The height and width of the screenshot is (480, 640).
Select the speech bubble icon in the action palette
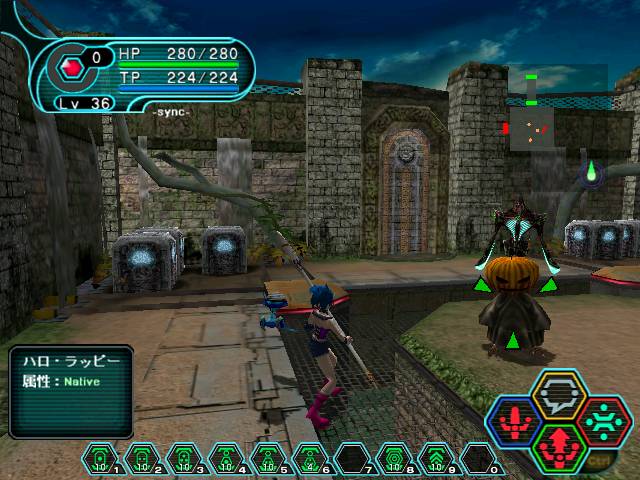click(558, 397)
